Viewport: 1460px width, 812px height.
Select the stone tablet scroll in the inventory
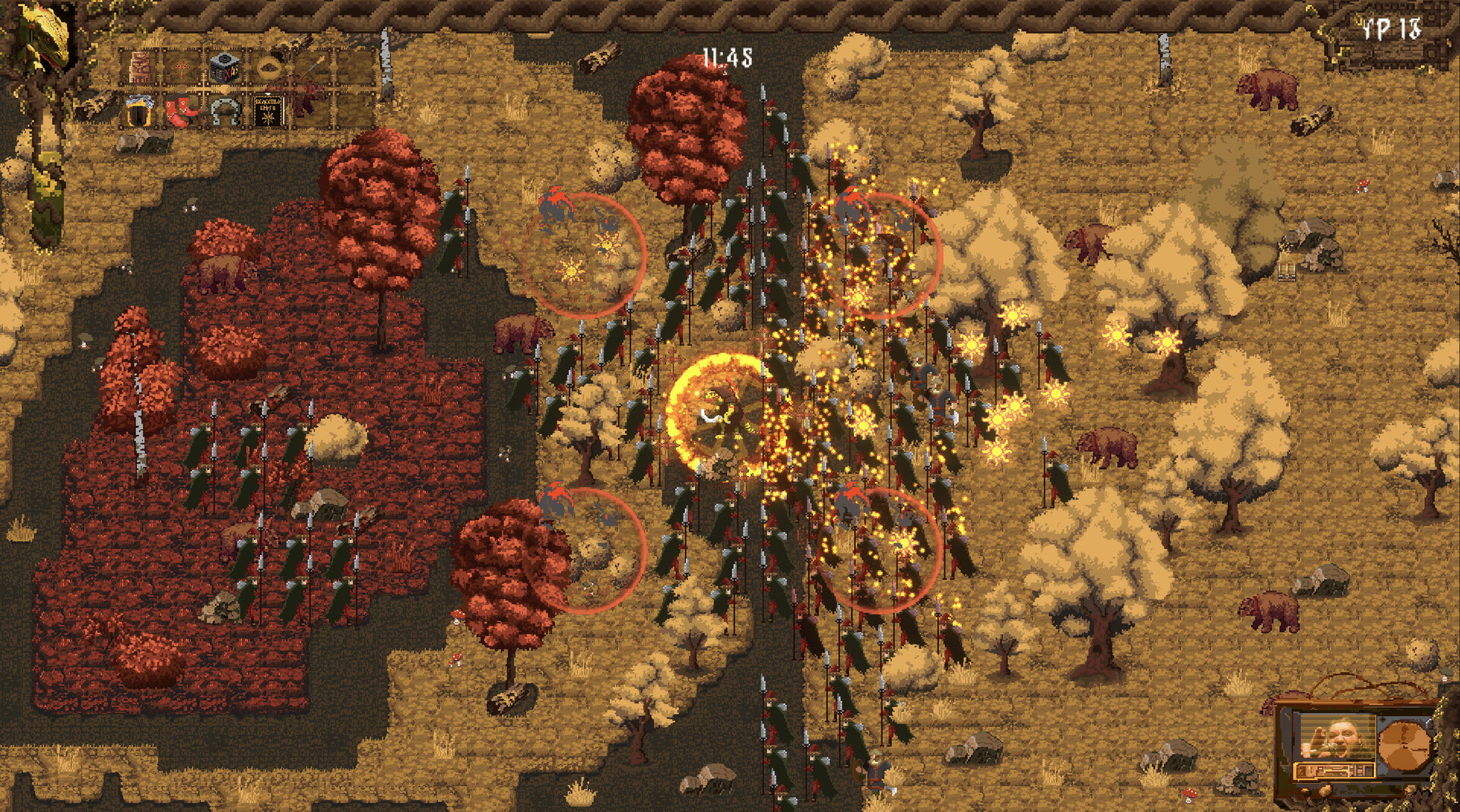(x=139, y=67)
